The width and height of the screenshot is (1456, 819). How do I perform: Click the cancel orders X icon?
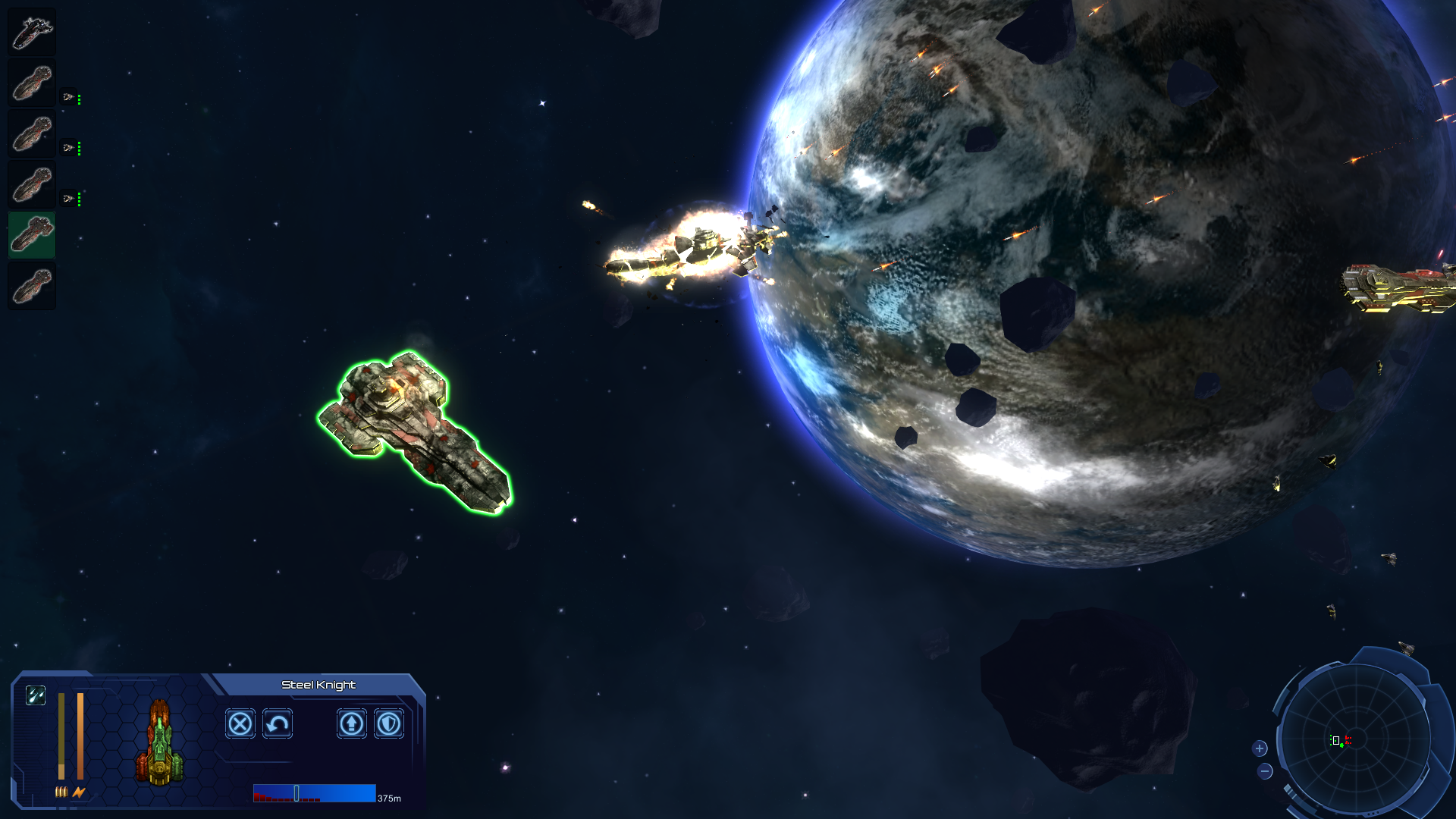240,723
